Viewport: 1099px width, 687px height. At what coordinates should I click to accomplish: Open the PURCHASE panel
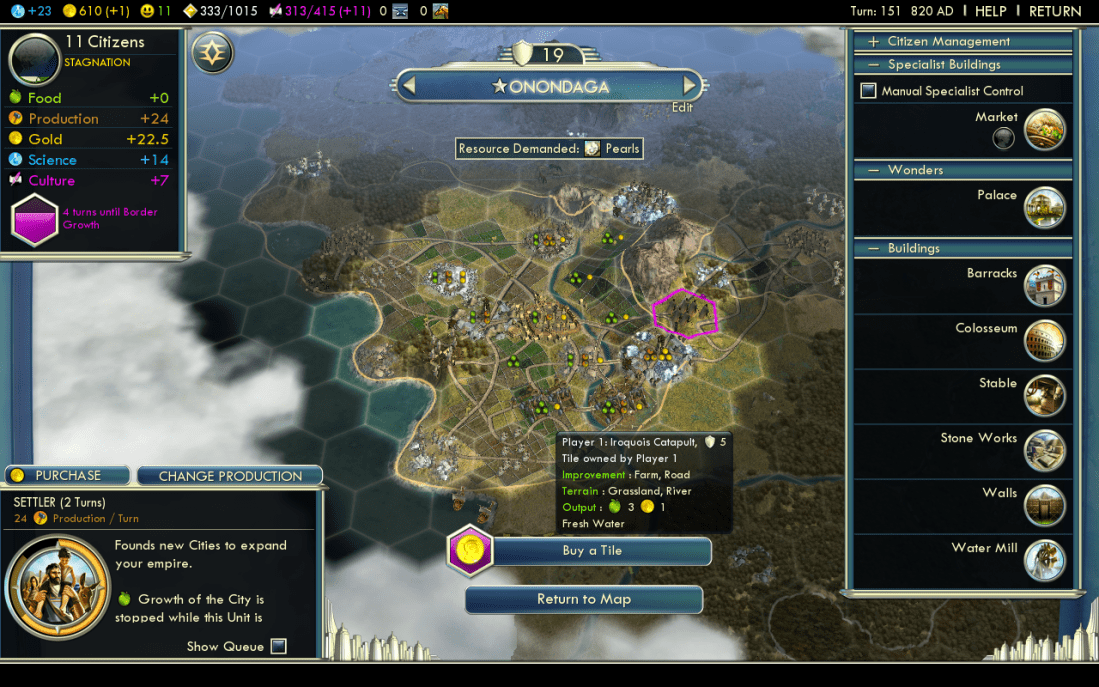click(68, 475)
